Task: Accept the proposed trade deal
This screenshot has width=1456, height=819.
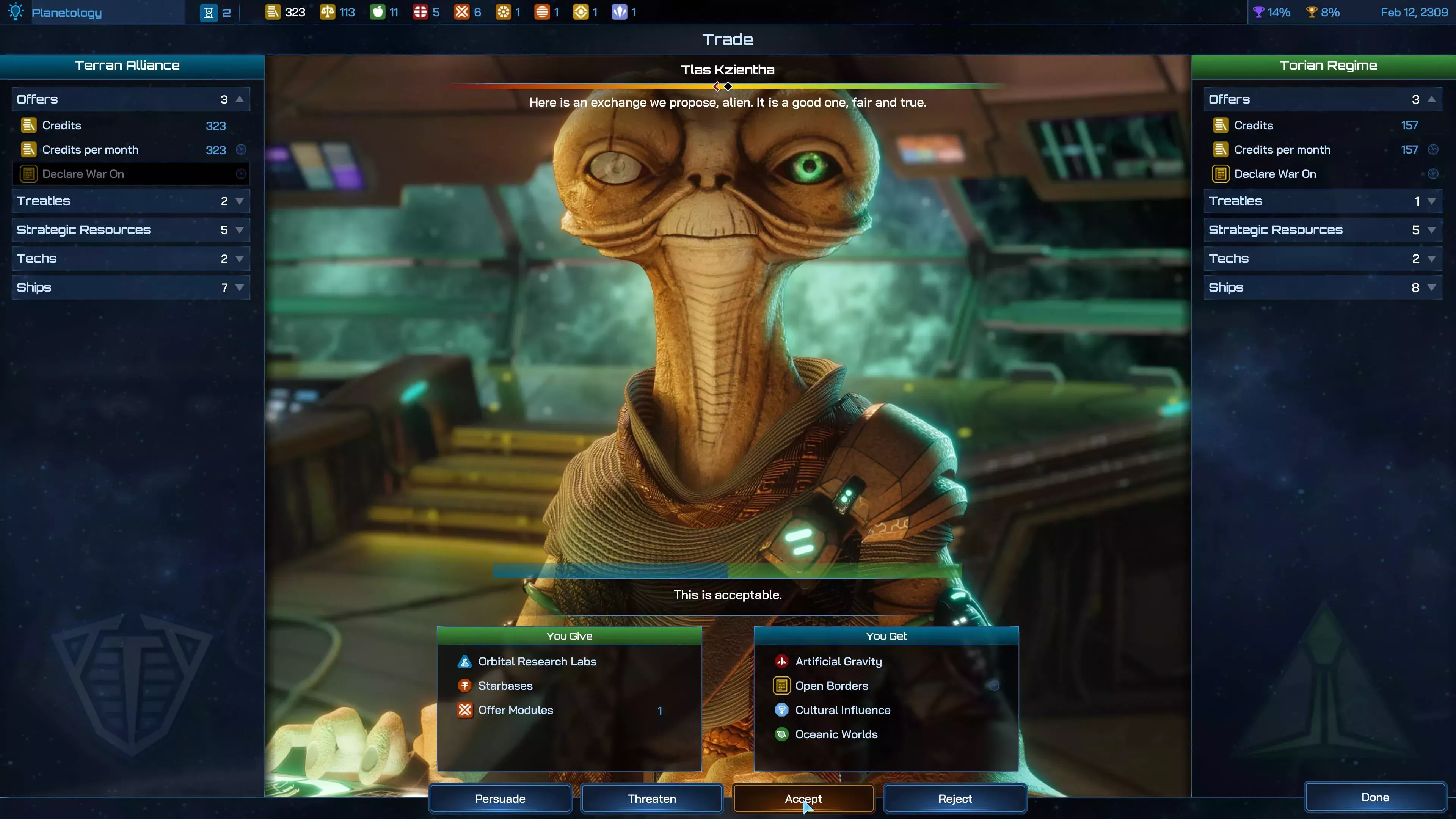Action: coord(803,798)
